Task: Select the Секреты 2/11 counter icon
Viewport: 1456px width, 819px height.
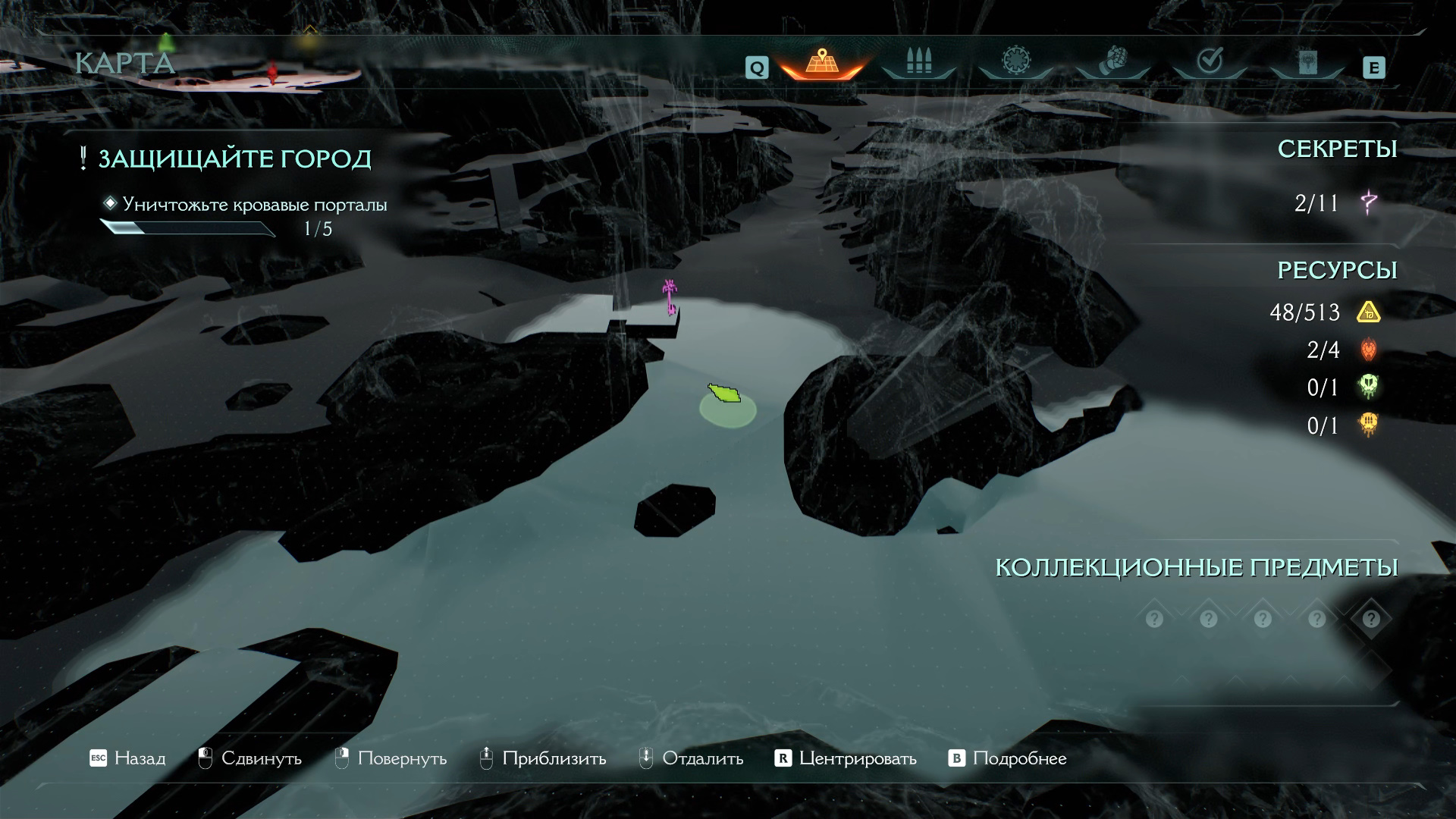Action: click(1369, 203)
